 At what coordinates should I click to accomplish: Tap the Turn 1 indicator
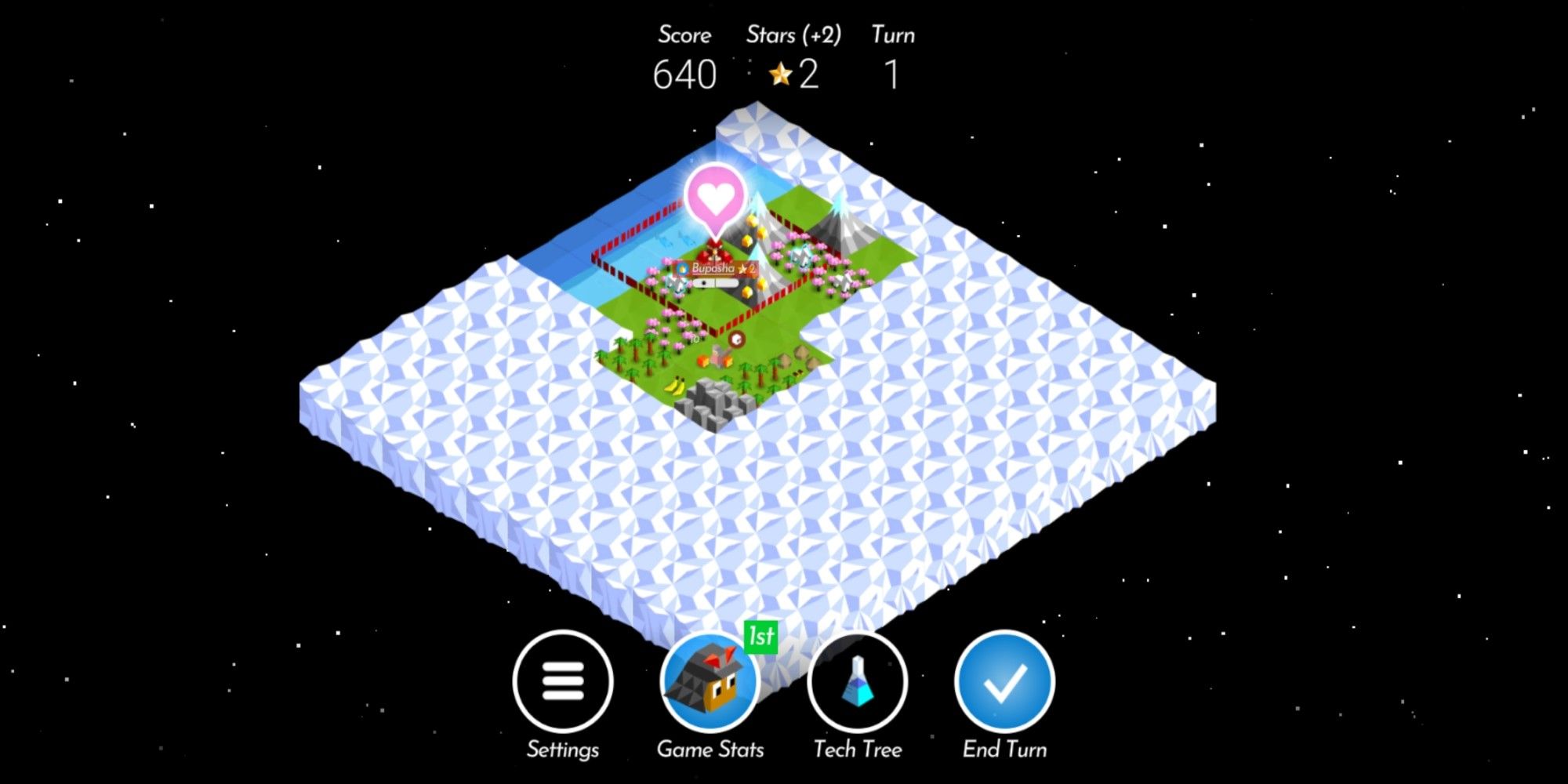893,74
